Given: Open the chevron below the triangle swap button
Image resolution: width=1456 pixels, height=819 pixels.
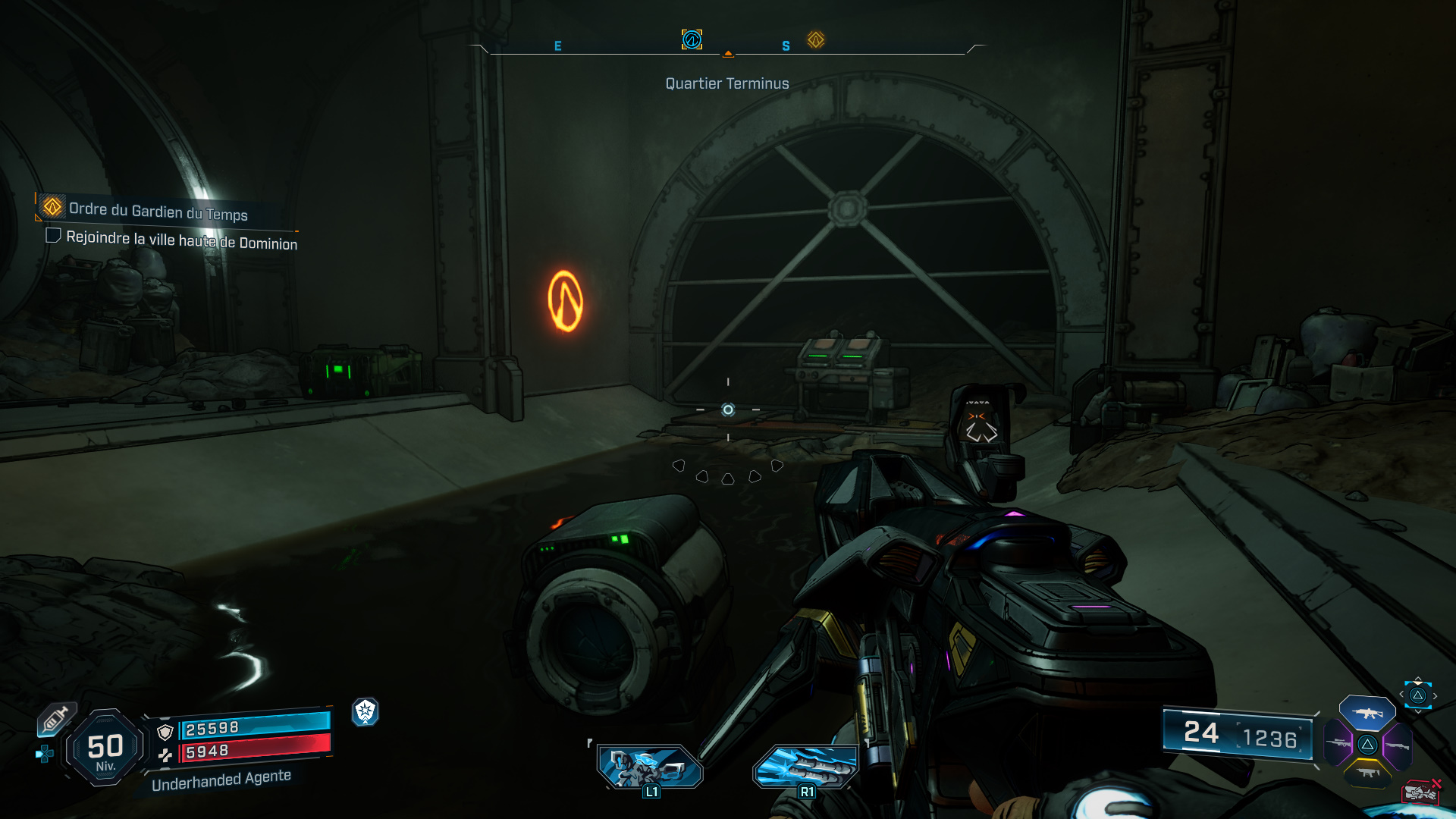Looking at the screenshot, I should (x=1418, y=711).
